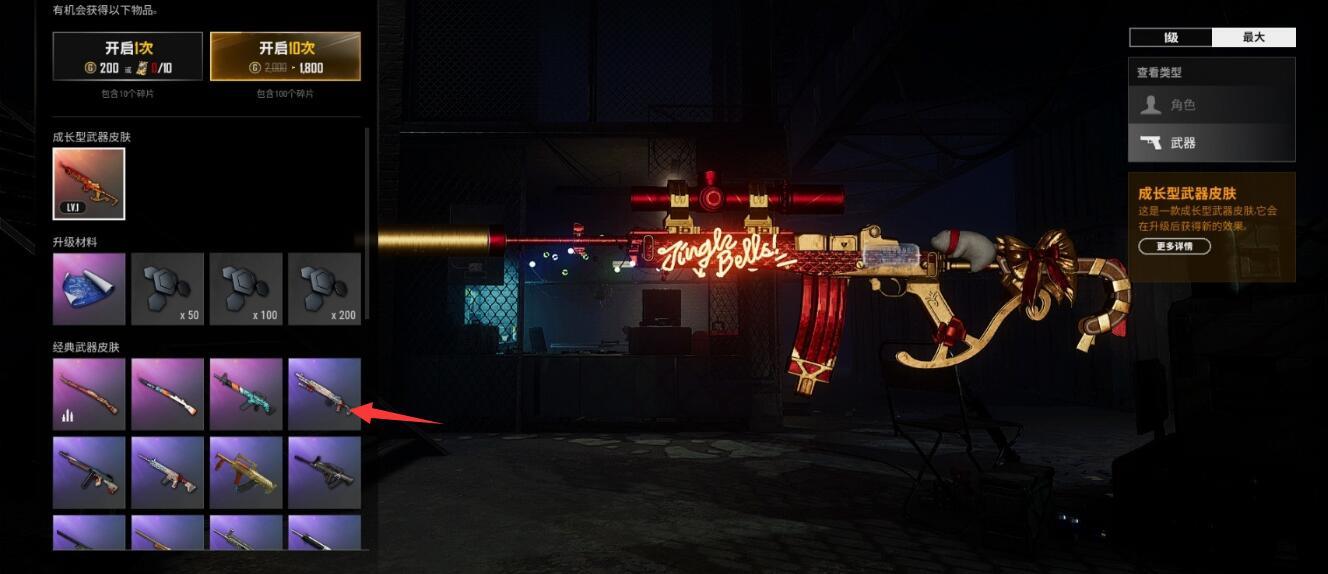Click the 开启1次 open-once button
This screenshot has width=1328, height=574.
pos(128,56)
